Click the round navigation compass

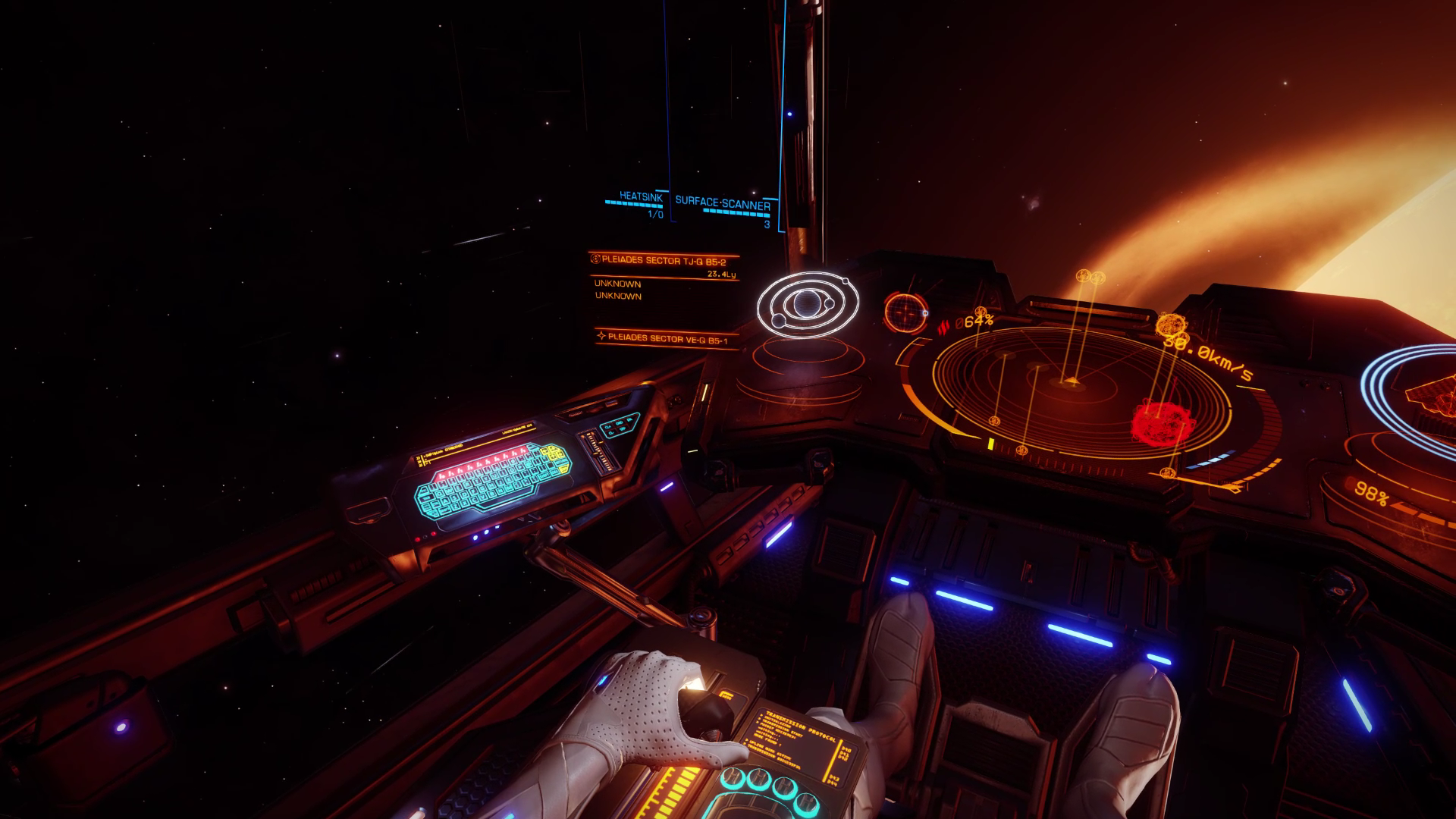click(x=905, y=312)
